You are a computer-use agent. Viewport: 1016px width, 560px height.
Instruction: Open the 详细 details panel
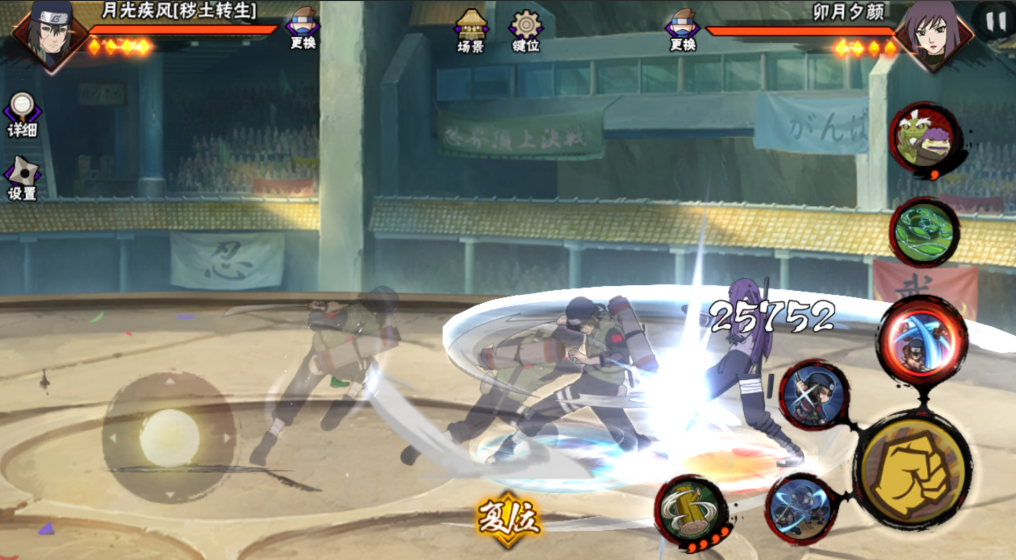point(22,115)
